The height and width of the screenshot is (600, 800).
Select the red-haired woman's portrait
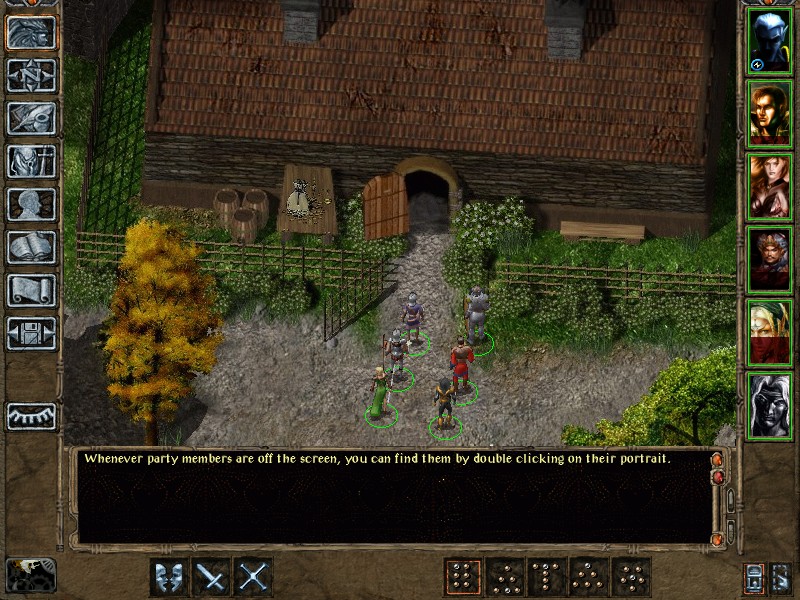pos(769,187)
